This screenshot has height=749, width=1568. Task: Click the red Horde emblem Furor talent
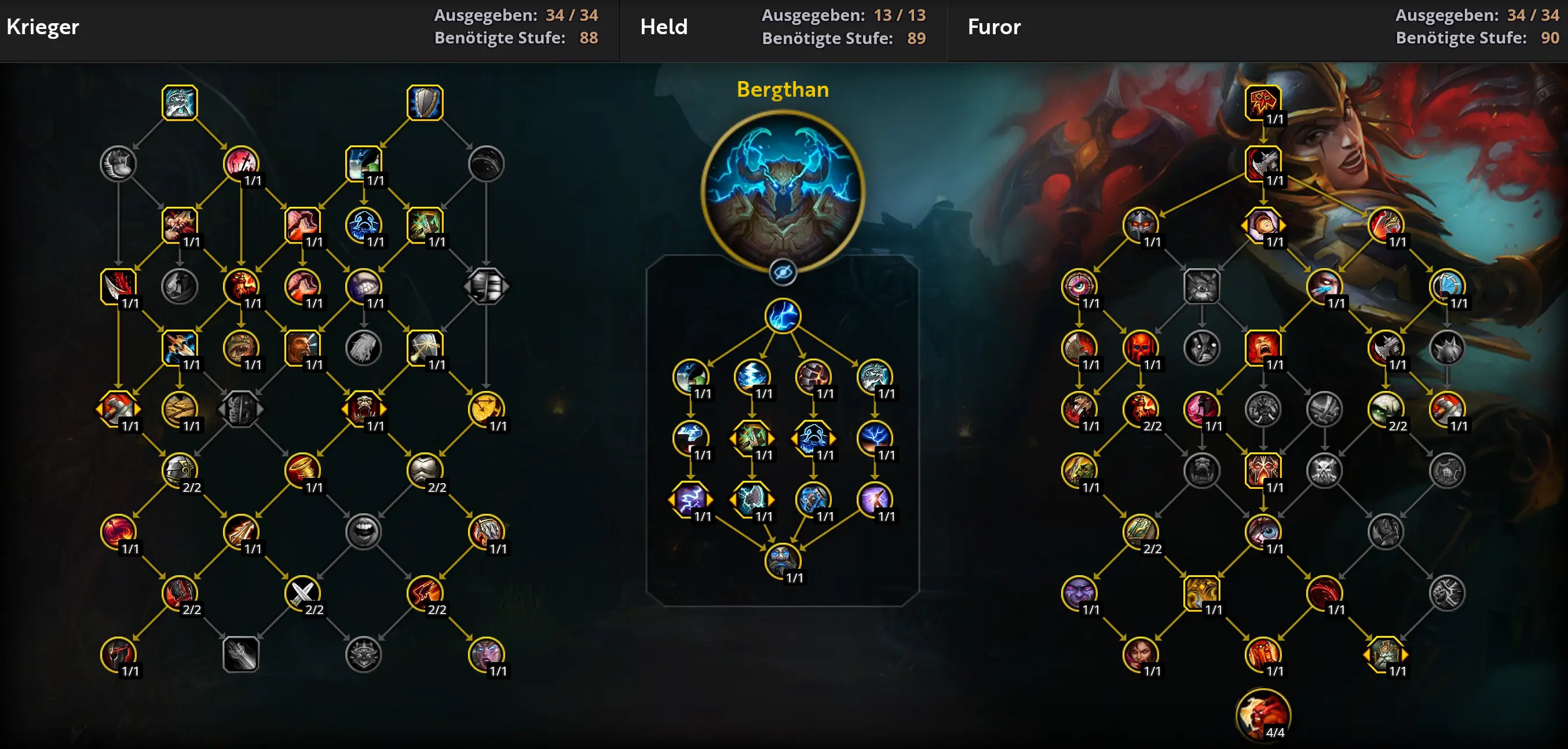click(x=1263, y=103)
